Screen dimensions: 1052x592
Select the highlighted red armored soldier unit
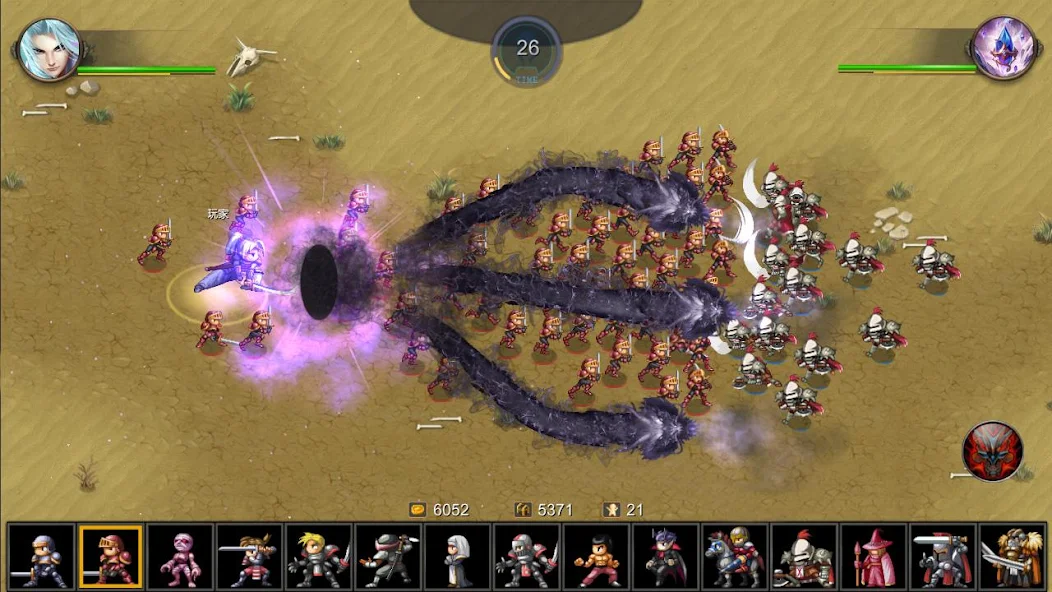[111, 556]
